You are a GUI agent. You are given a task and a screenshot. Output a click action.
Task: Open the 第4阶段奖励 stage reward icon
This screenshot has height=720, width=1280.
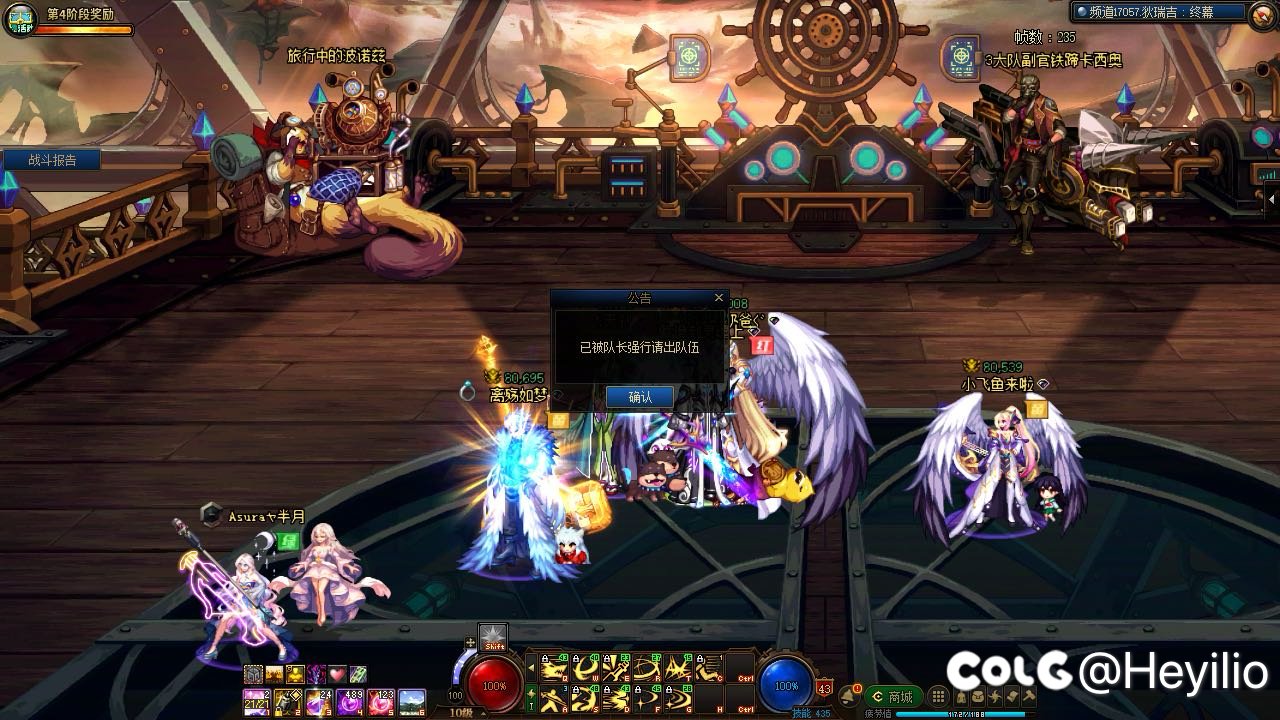[19, 20]
